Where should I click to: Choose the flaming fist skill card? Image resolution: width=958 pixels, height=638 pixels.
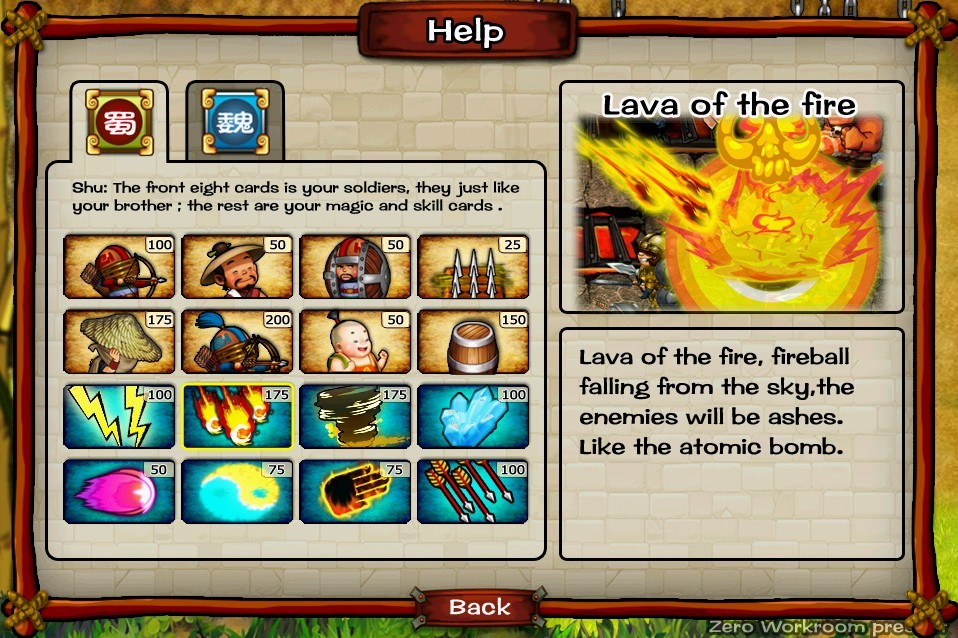click(355, 491)
